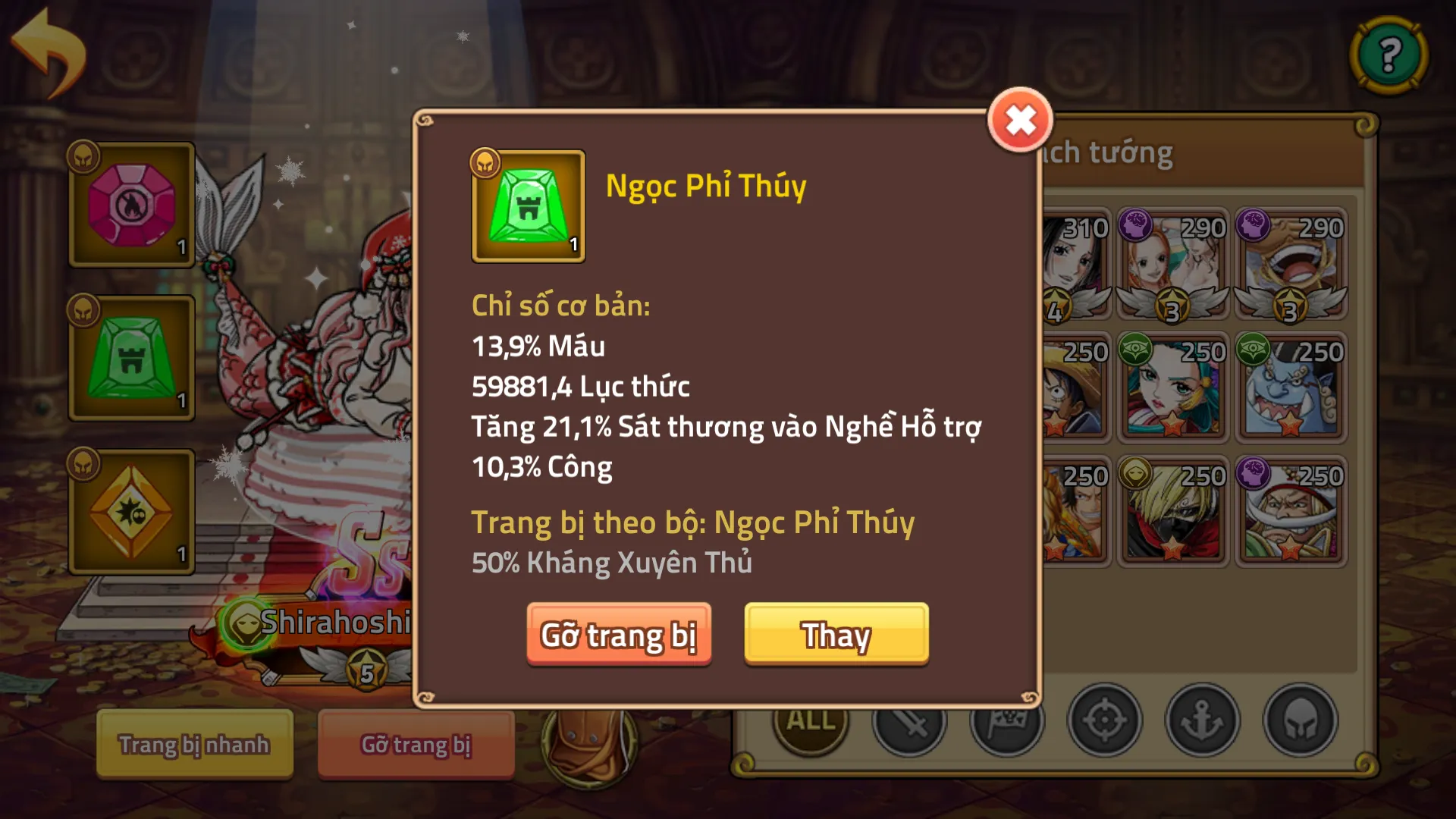Click Trang bị nhanh at the bottom
Image resolution: width=1456 pixels, height=819 pixels.
click(x=193, y=745)
